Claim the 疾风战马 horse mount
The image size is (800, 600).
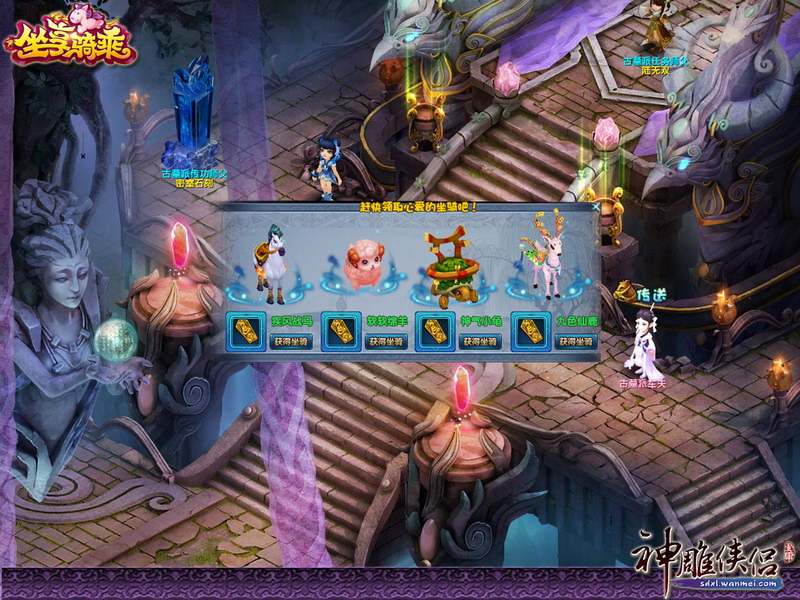coord(292,342)
